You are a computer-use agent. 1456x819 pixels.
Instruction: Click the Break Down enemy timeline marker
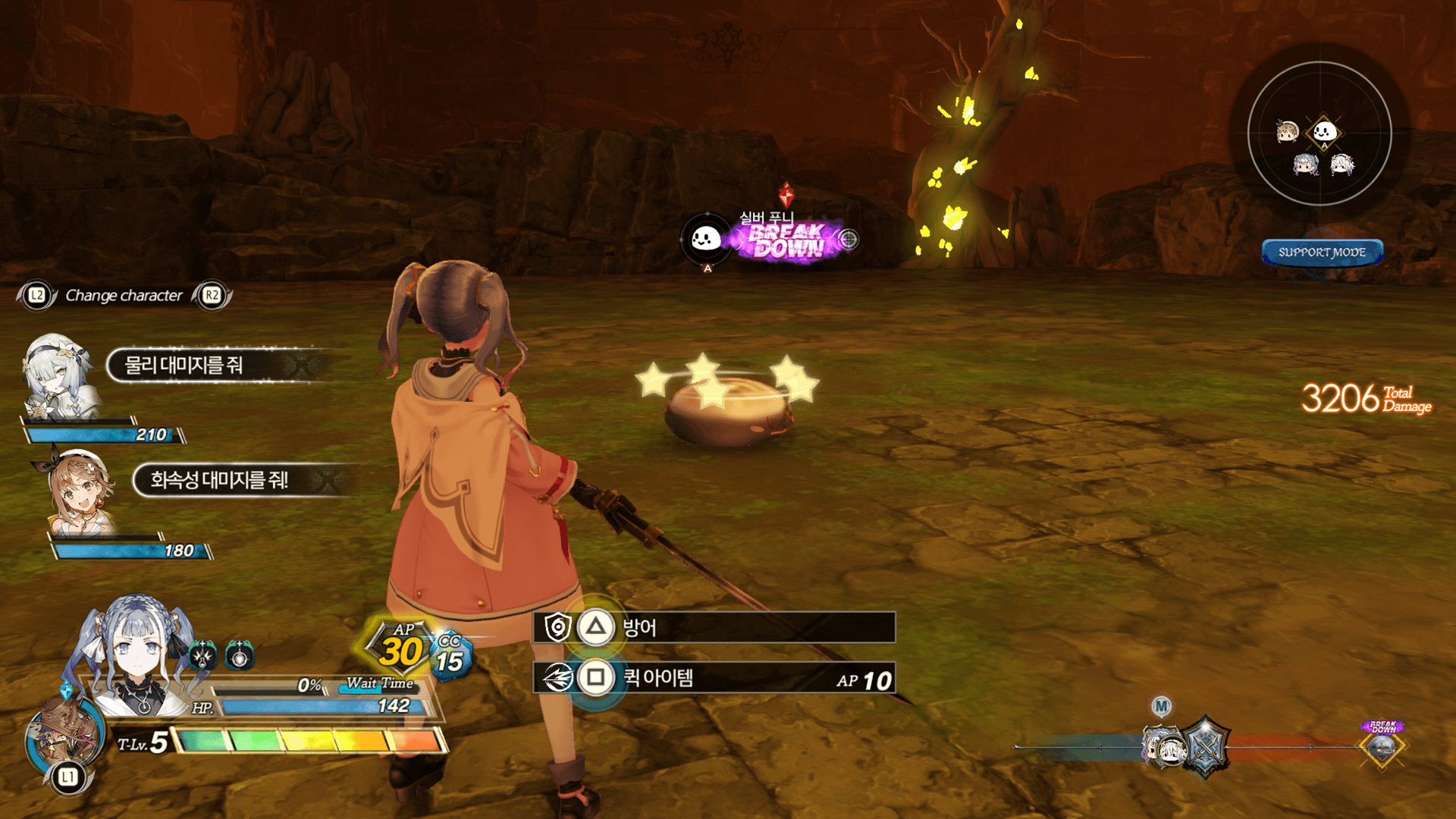(x=1382, y=745)
